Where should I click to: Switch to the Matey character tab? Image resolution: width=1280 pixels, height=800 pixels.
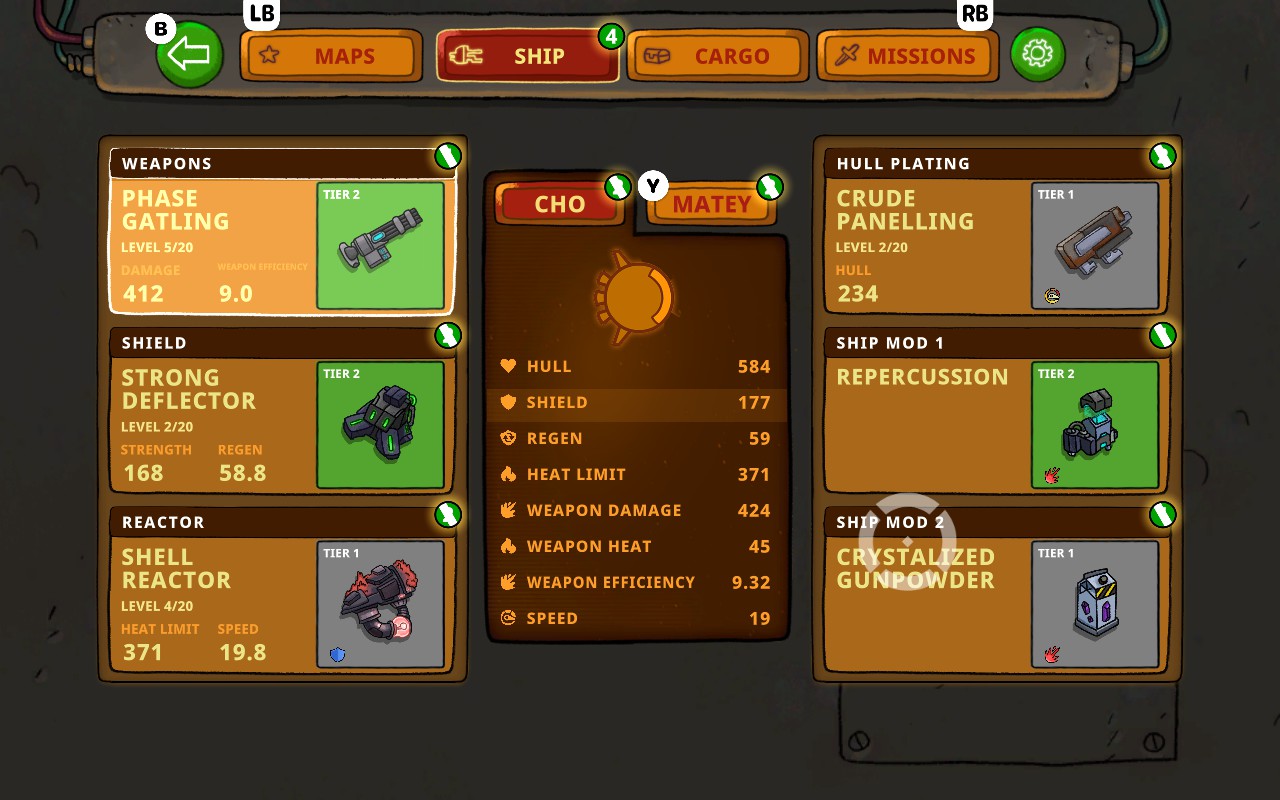tap(711, 204)
